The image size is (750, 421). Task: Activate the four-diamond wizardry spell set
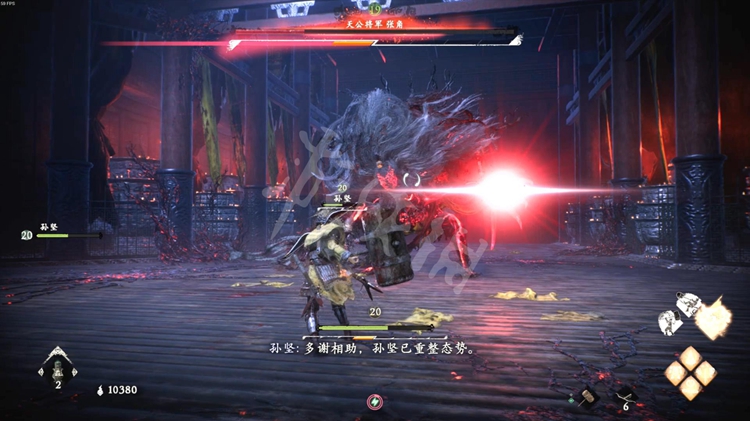pos(691,372)
